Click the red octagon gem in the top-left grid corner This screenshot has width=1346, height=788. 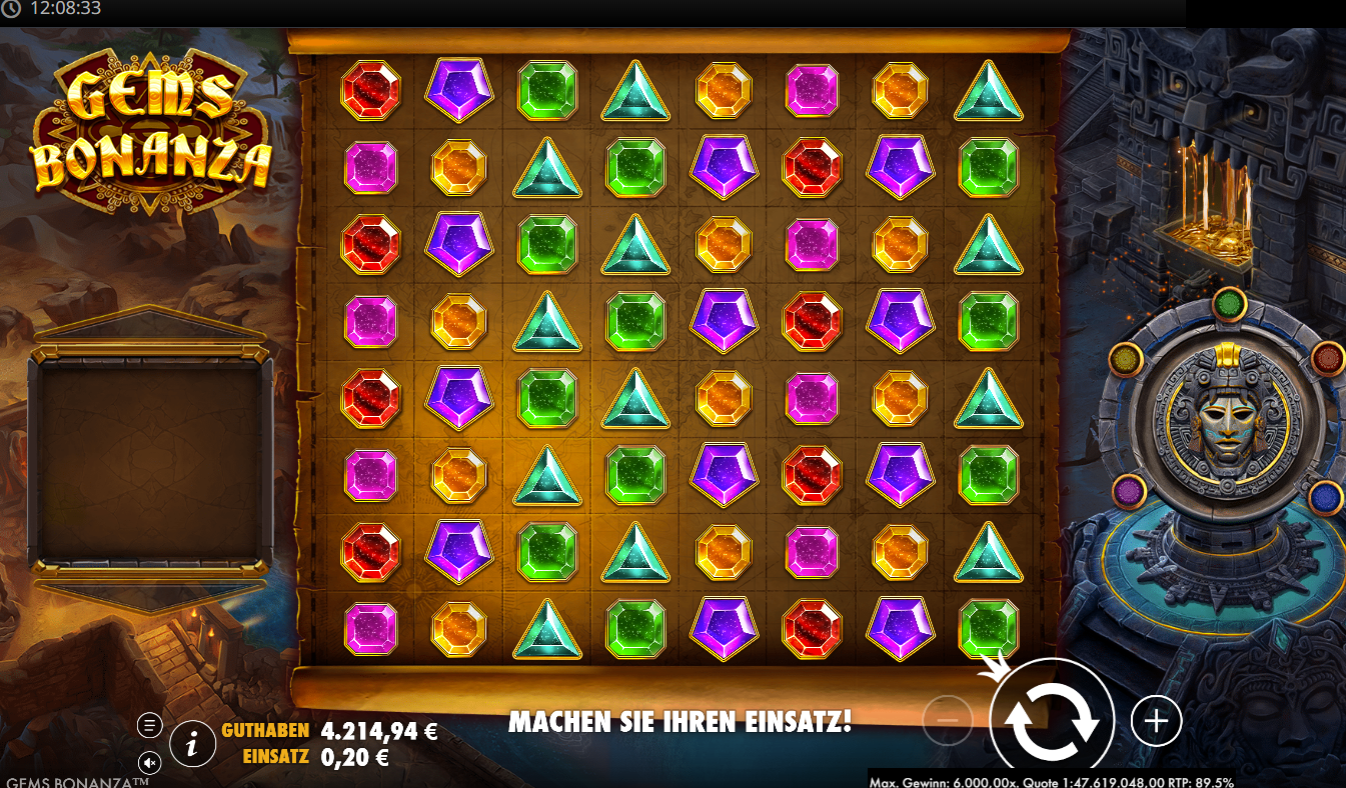370,93
